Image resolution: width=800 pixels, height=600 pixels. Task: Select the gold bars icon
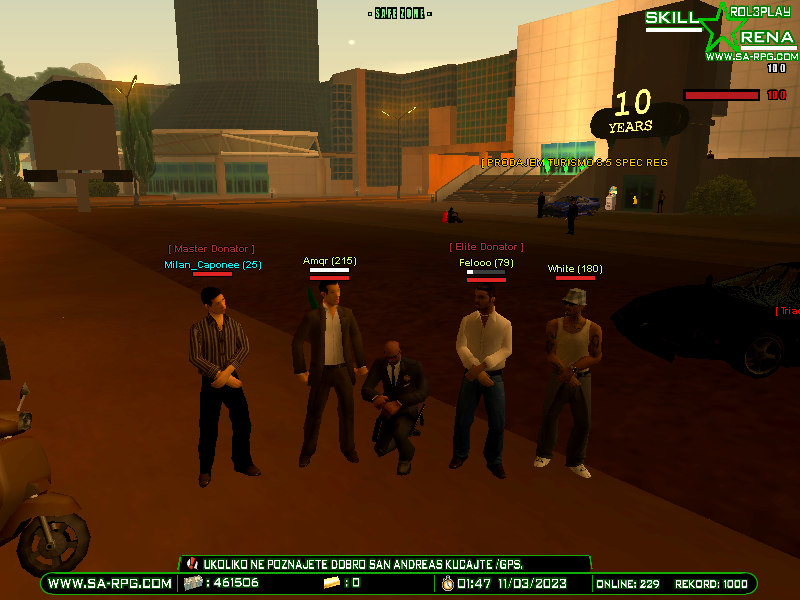(x=332, y=583)
